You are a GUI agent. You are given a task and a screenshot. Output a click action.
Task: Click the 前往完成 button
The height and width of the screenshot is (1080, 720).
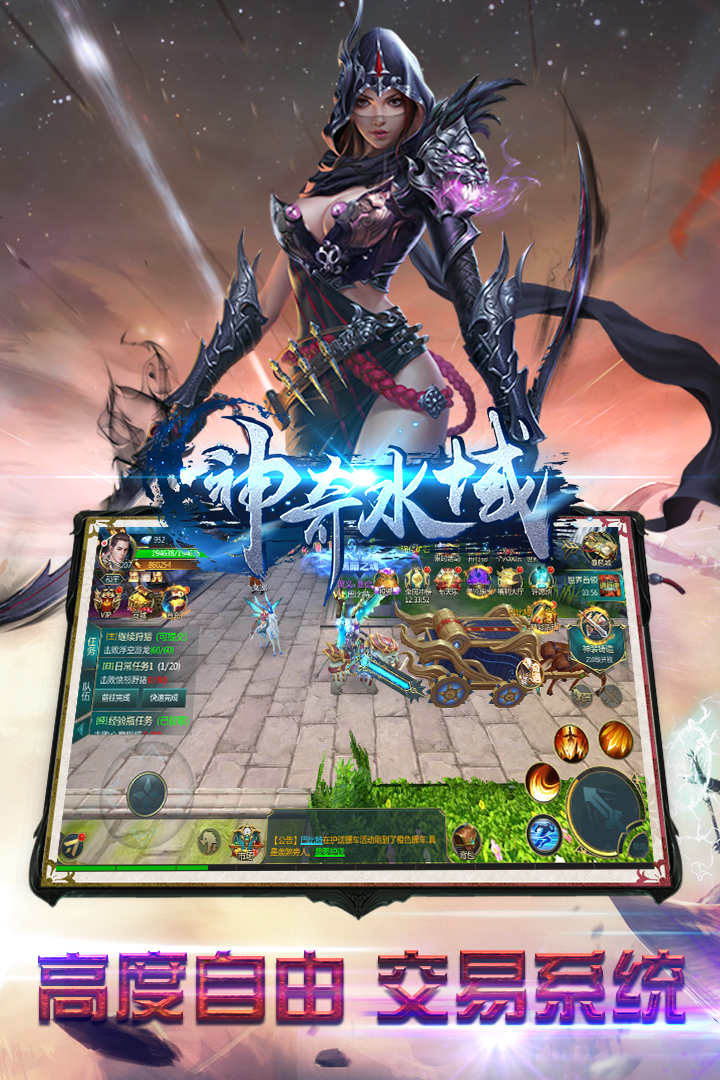pyautogui.click(x=116, y=697)
